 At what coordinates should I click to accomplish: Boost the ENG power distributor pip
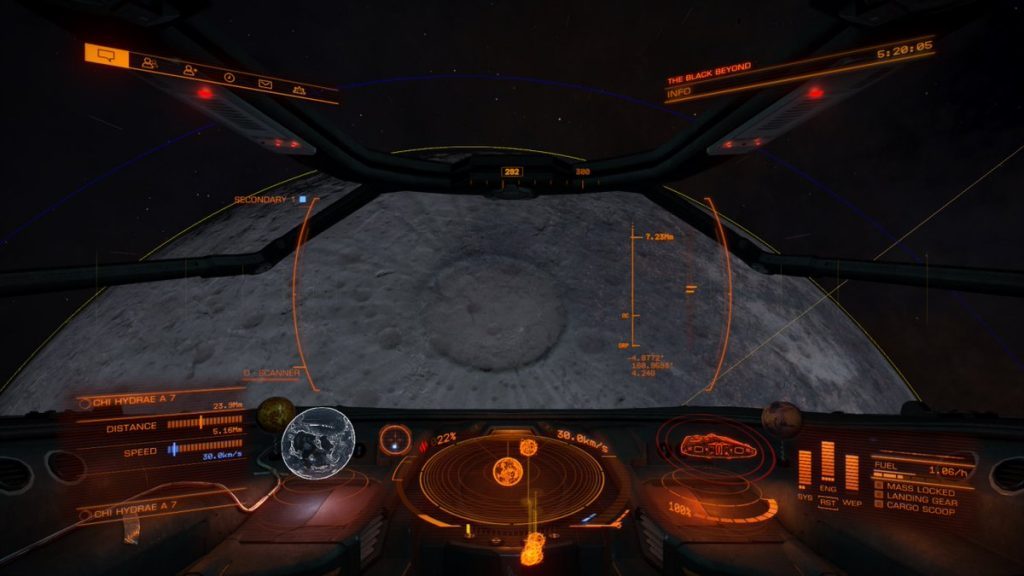point(828,463)
